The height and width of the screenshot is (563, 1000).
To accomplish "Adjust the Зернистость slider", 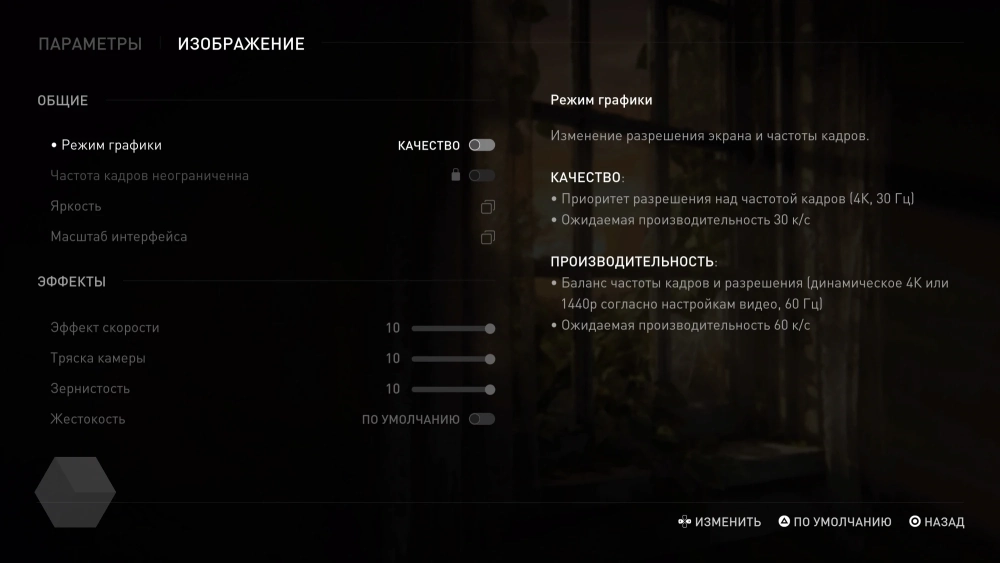I will [x=452, y=389].
